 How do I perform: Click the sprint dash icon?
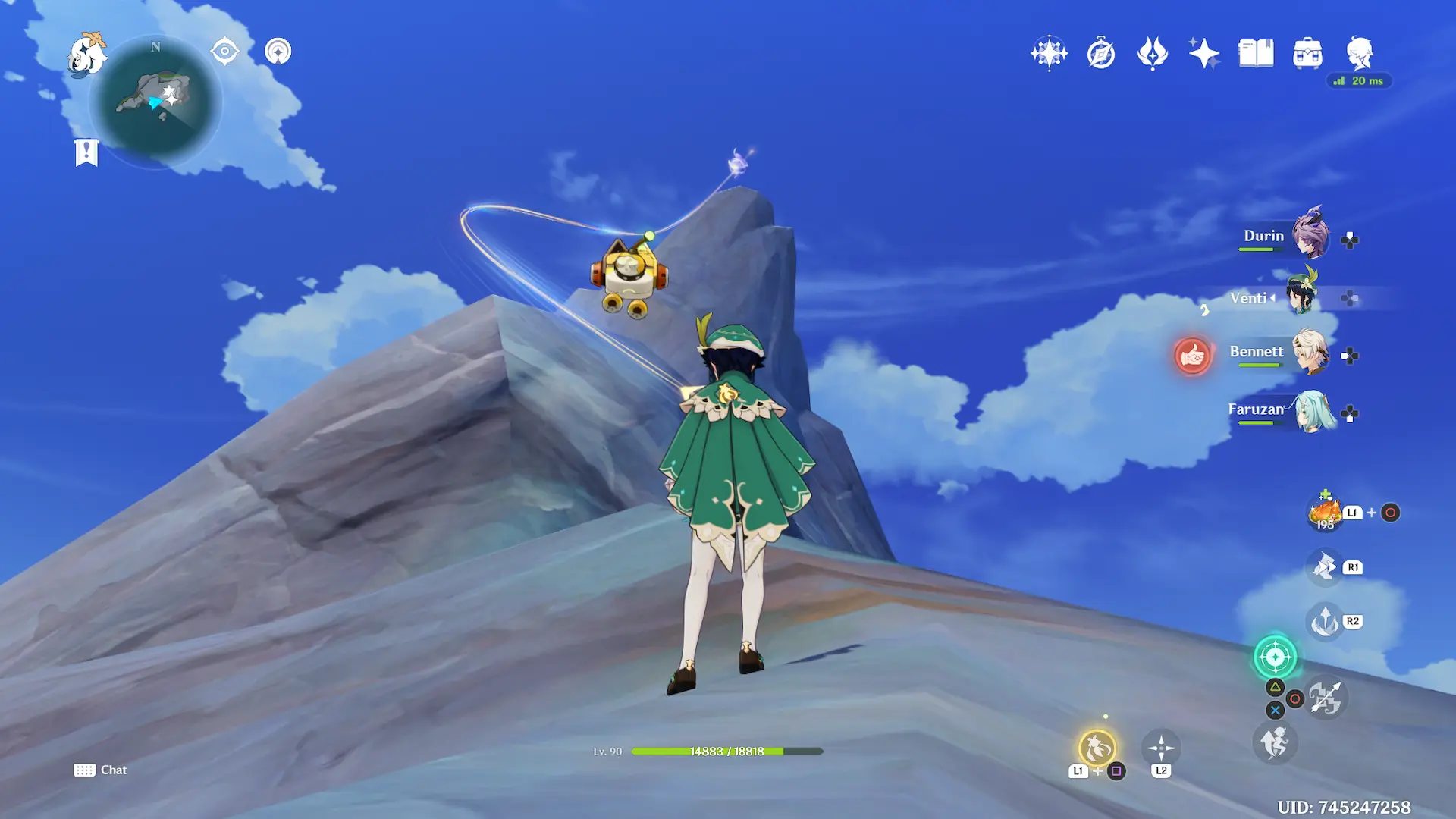1275,742
